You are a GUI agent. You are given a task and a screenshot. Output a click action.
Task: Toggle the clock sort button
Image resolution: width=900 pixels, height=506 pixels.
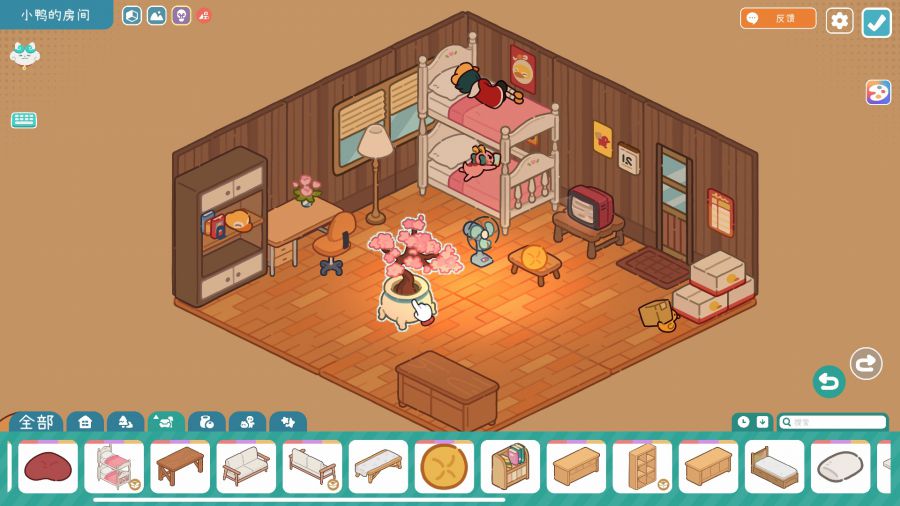(x=743, y=422)
